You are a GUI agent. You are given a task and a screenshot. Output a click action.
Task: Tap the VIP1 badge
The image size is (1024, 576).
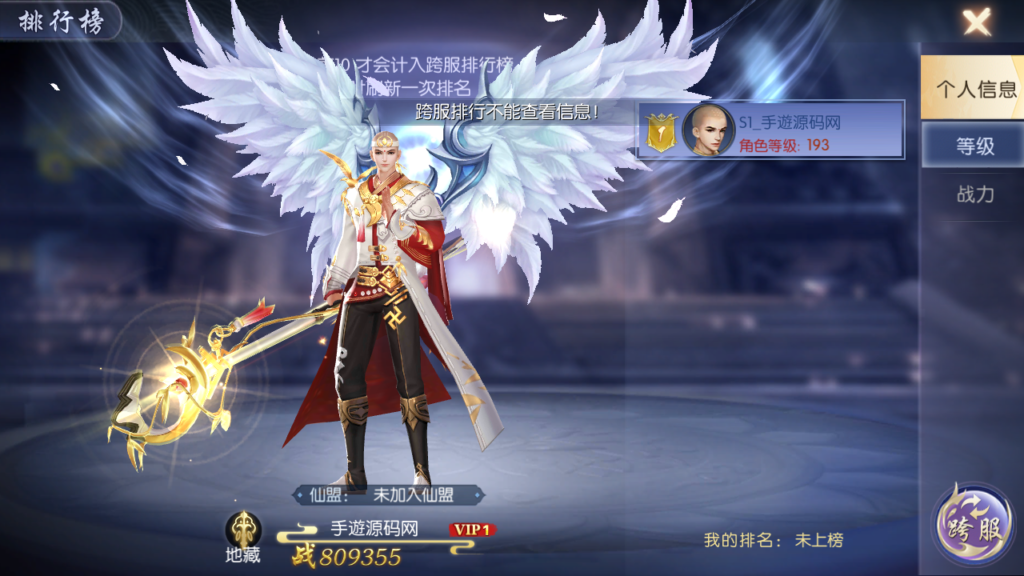[473, 529]
